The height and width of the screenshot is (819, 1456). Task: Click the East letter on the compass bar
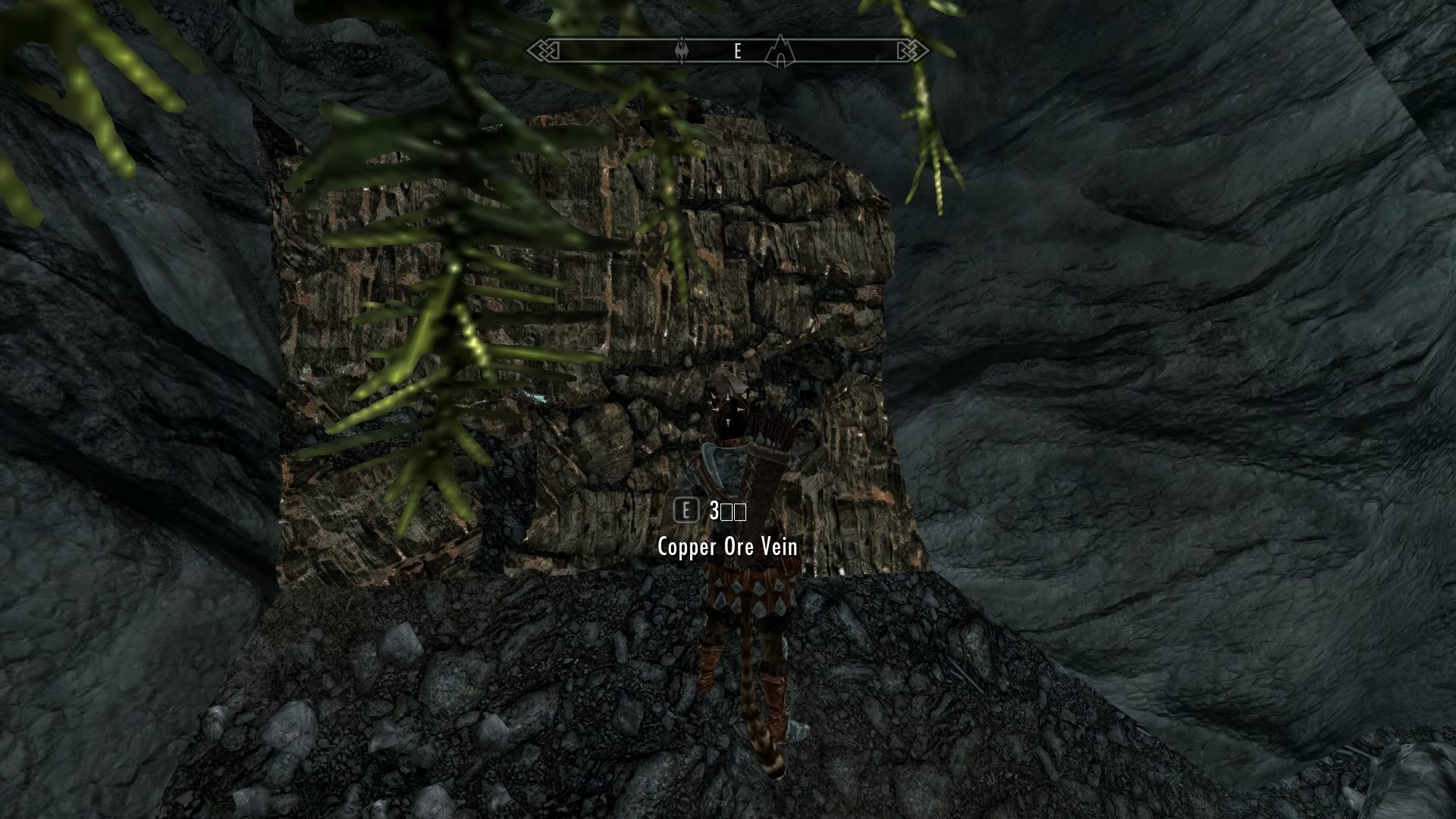click(x=737, y=52)
